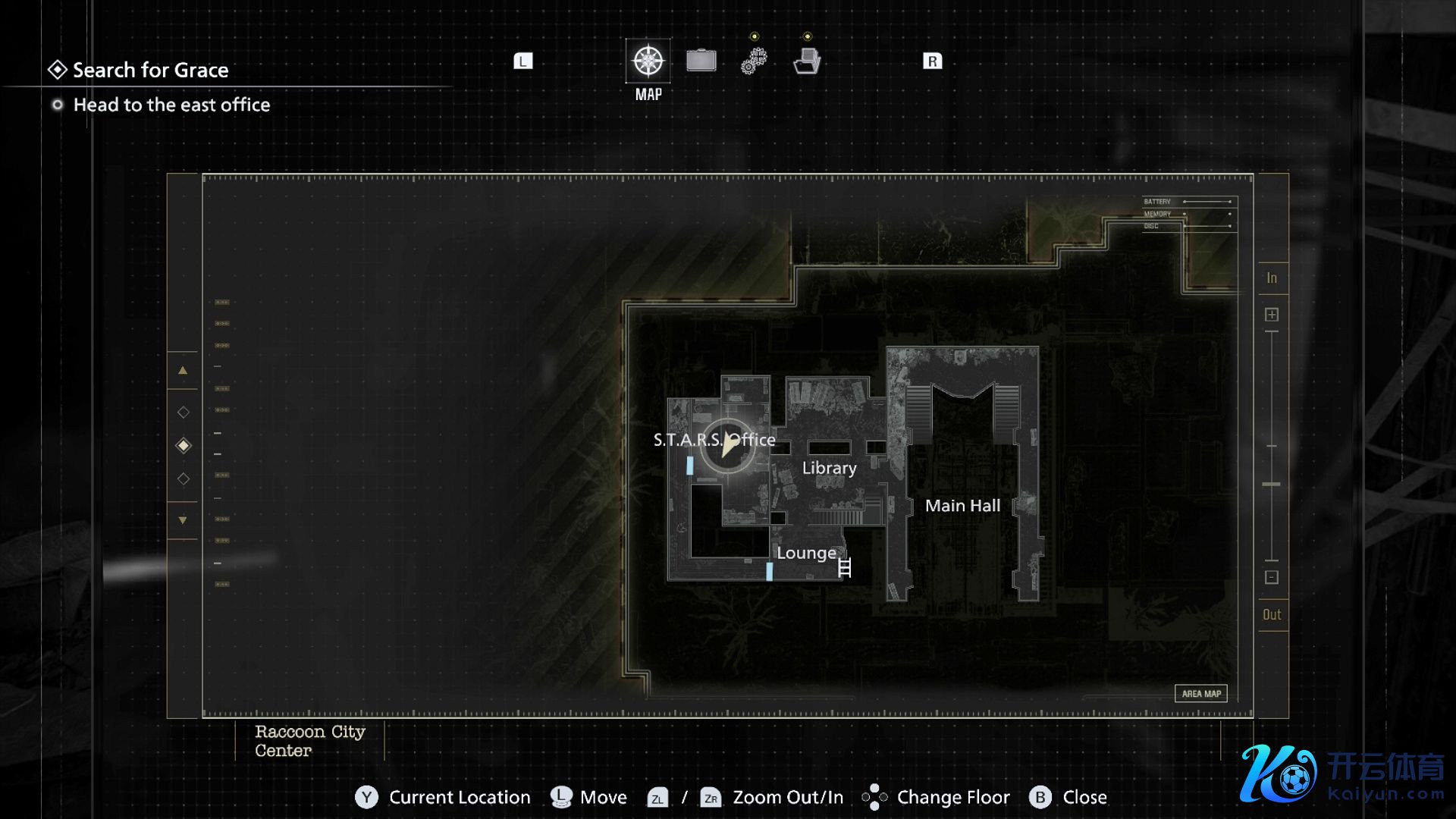
Task: Choose the Library room on the map
Action: (x=829, y=468)
